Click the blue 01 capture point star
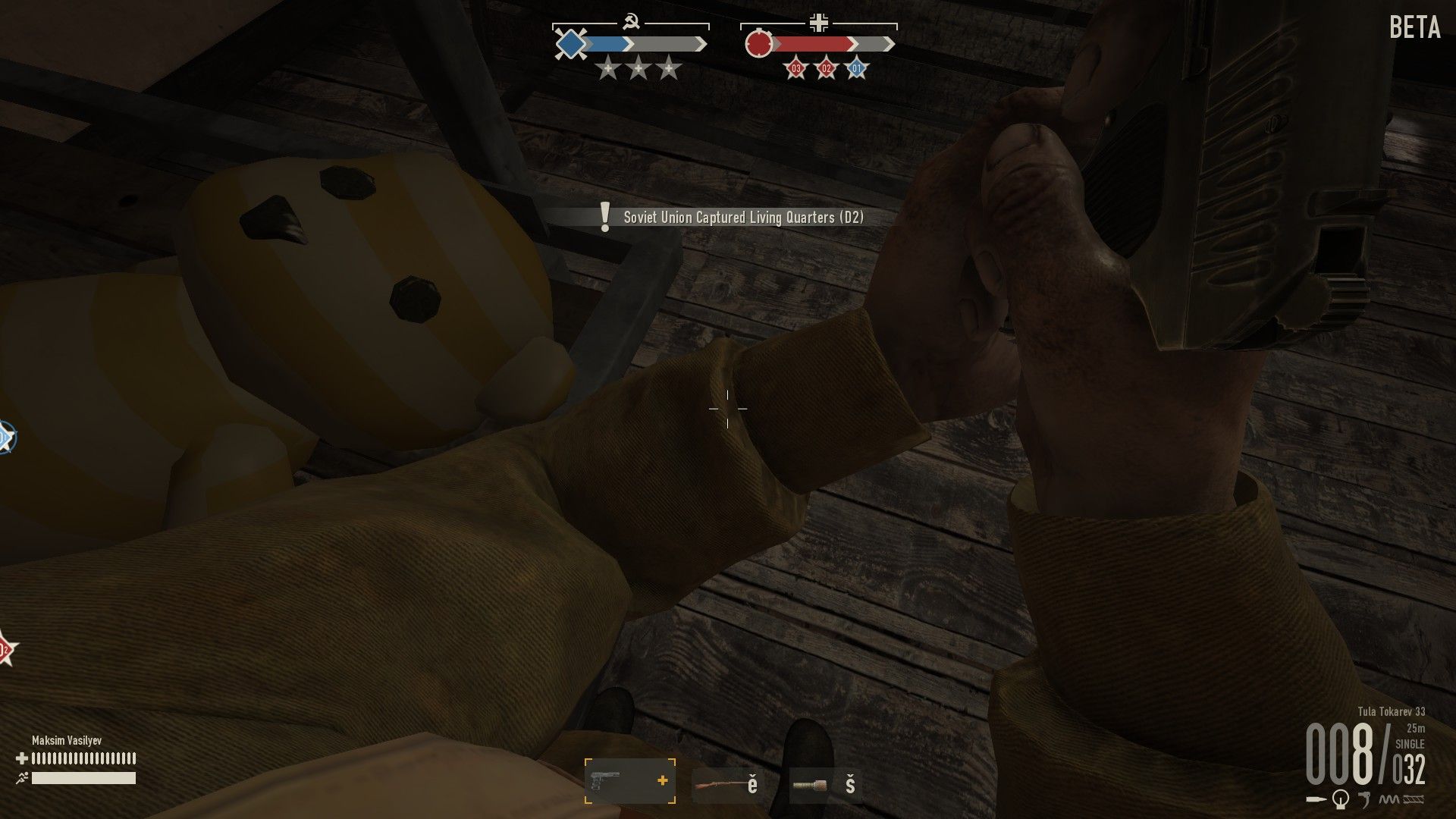This screenshot has height=819, width=1456. (856, 69)
